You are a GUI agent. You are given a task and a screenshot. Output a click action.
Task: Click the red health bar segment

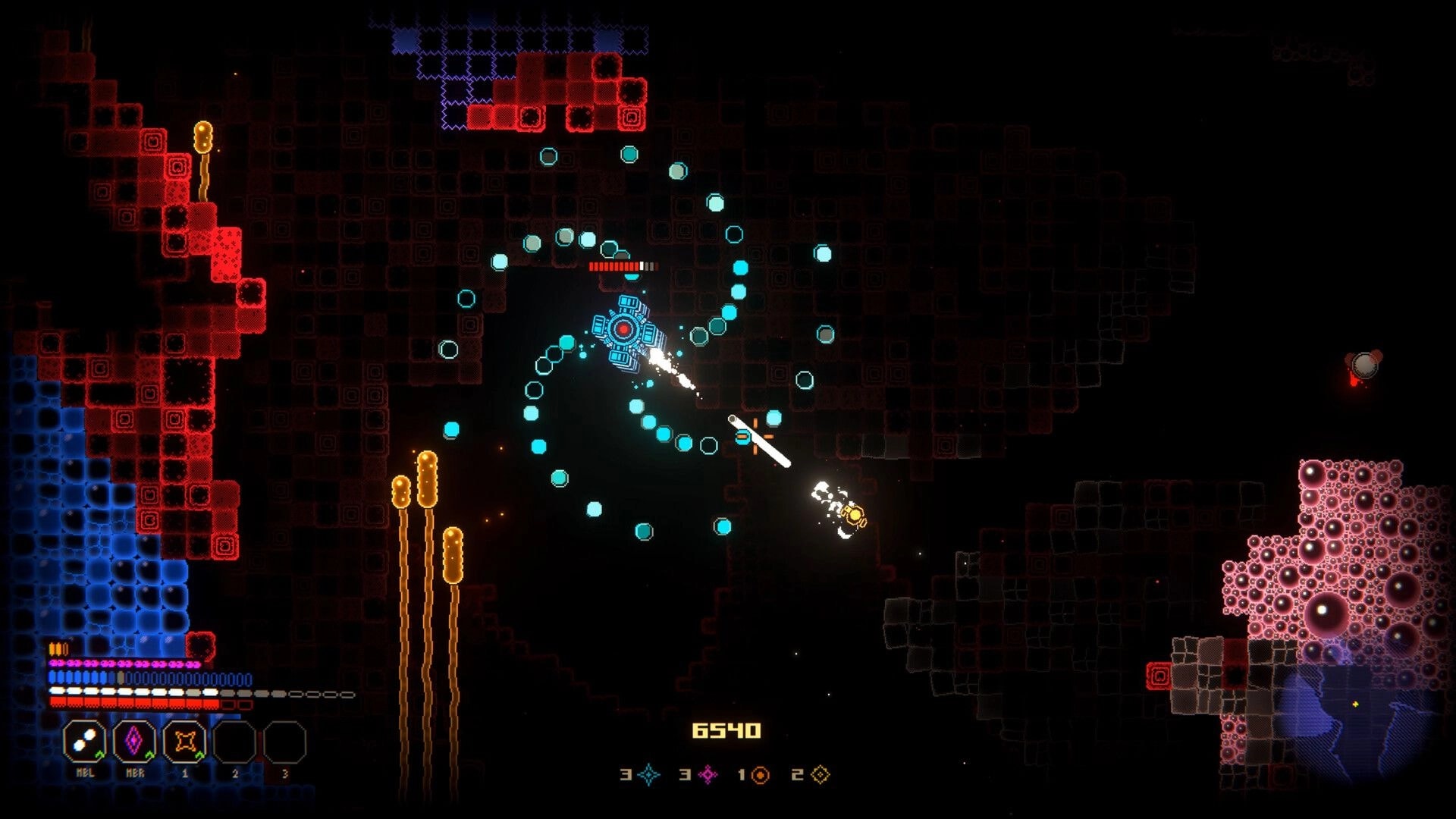(x=127, y=703)
